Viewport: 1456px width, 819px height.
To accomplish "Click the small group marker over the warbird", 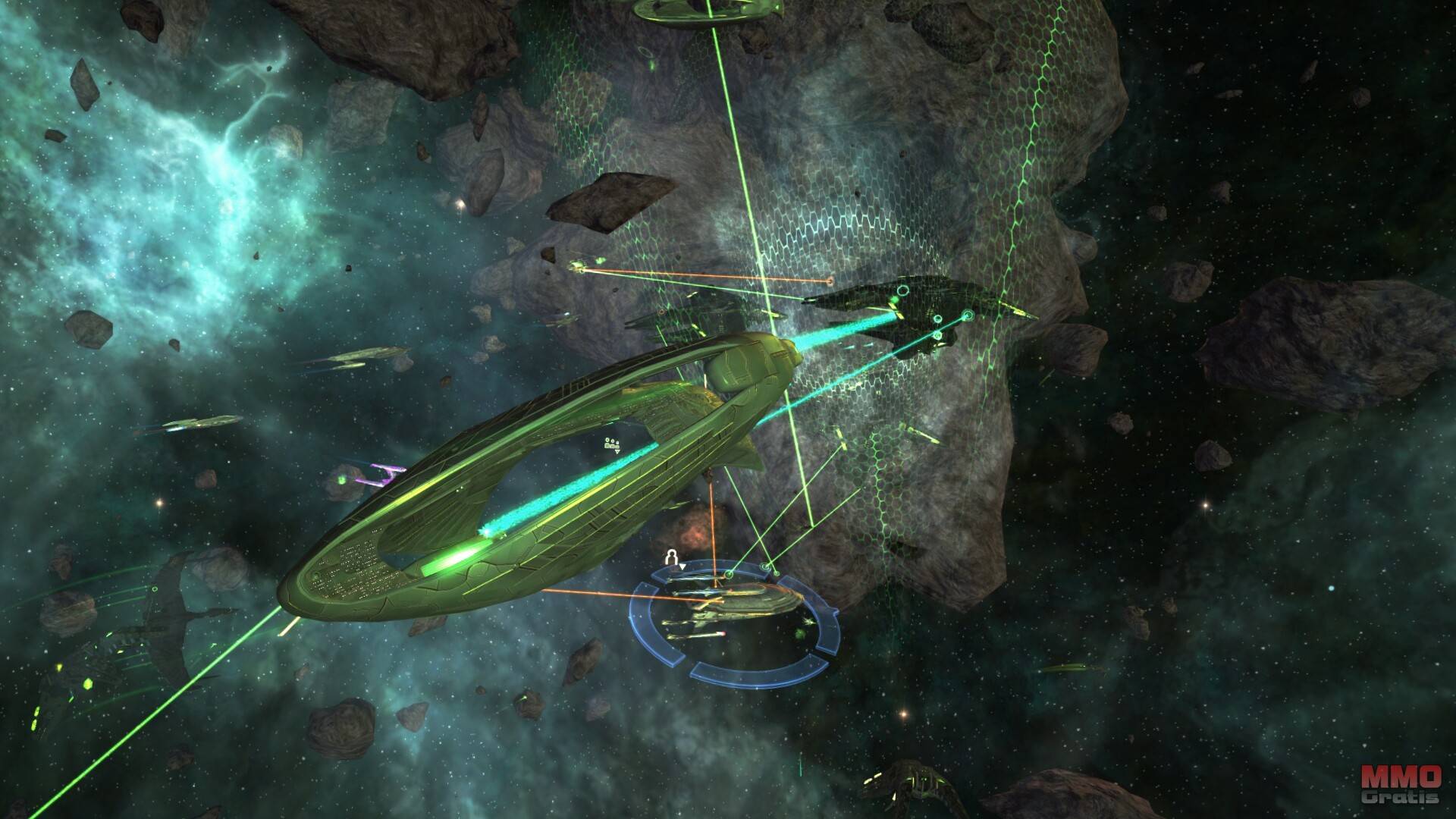I will point(610,444).
